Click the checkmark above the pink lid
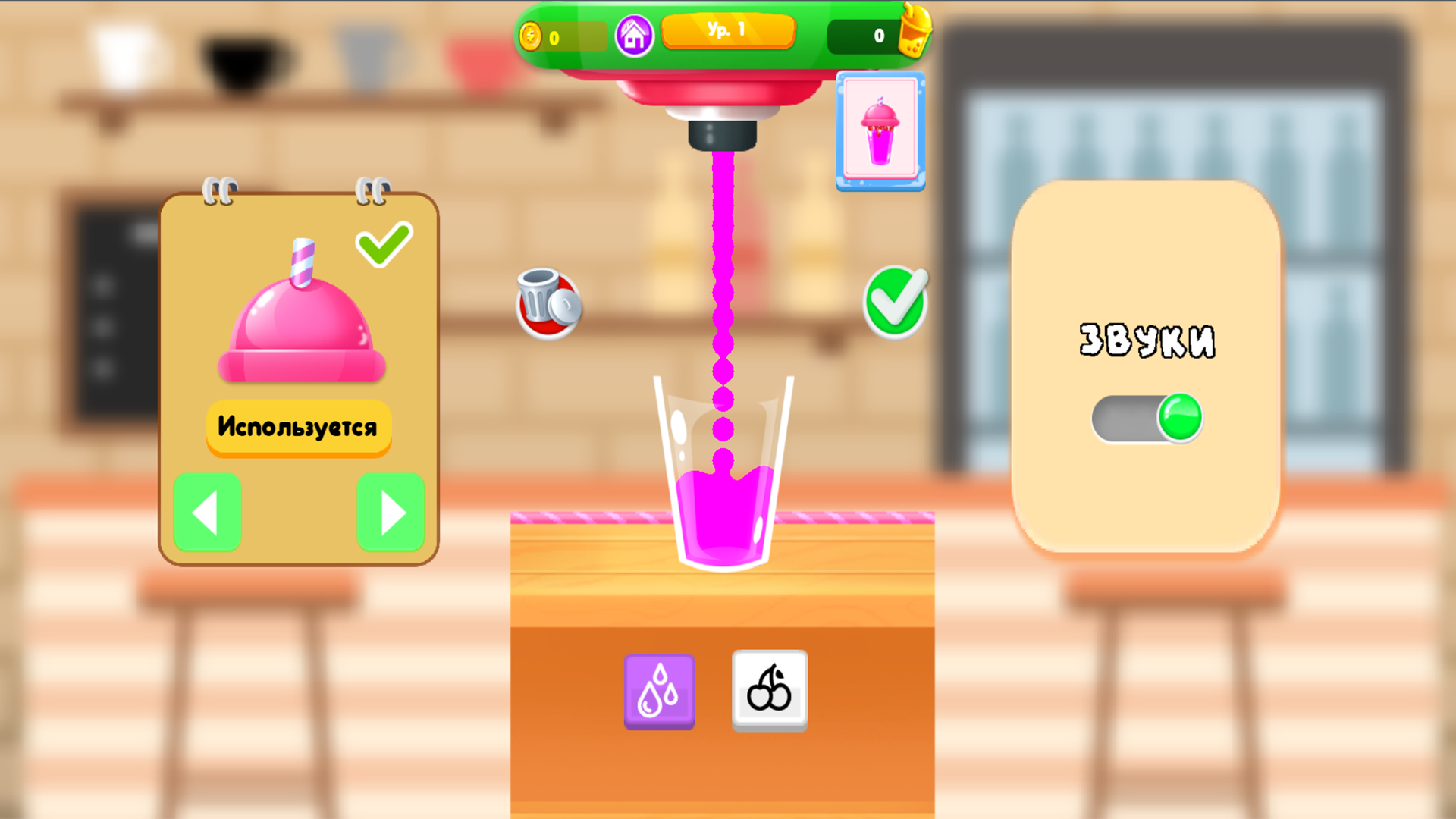Image resolution: width=1456 pixels, height=819 pixels. pyautogui.click(x=383, y=243)
